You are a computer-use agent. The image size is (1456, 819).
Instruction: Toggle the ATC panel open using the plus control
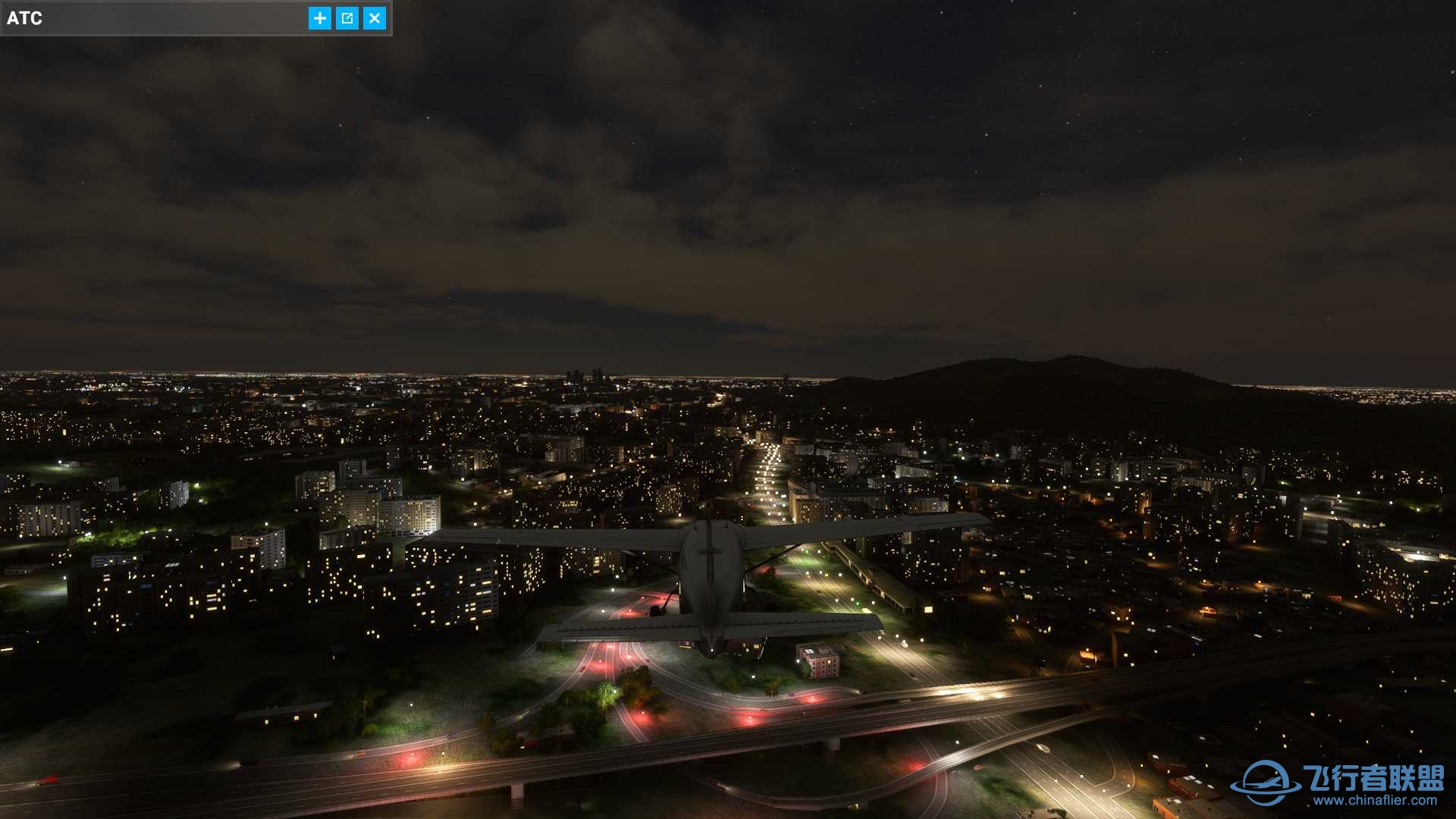(x=319, y=18)
